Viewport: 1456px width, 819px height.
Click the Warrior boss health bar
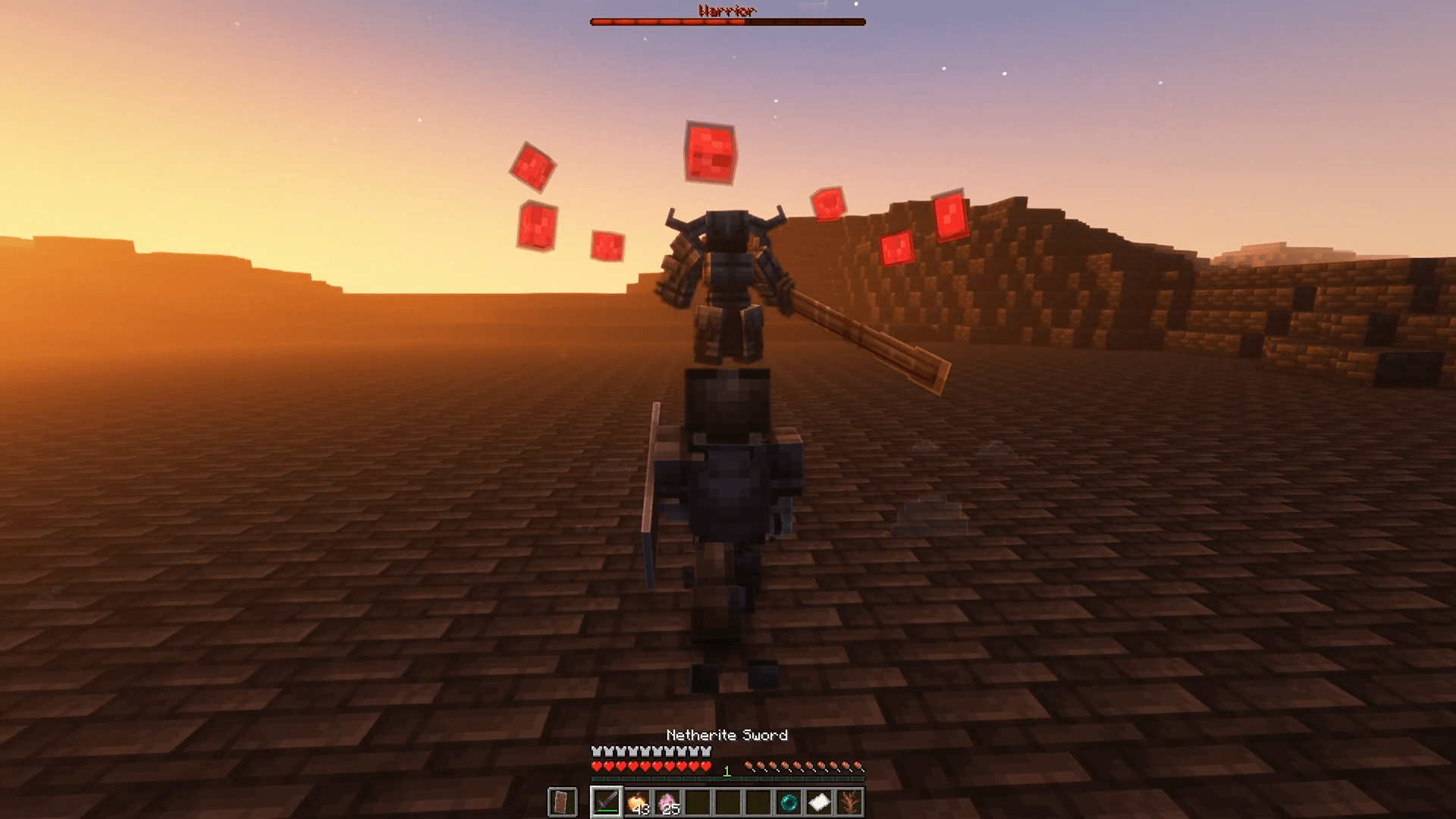[x=726, y=22]
